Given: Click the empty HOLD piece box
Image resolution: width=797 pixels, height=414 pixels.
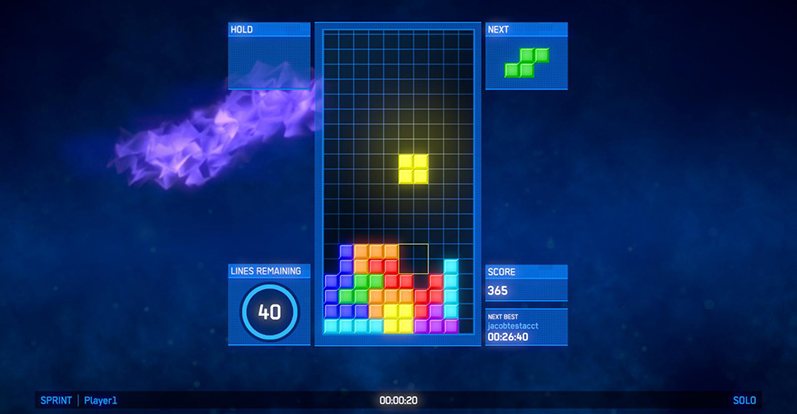Looking at the screenshot, I should pos(268,62).
